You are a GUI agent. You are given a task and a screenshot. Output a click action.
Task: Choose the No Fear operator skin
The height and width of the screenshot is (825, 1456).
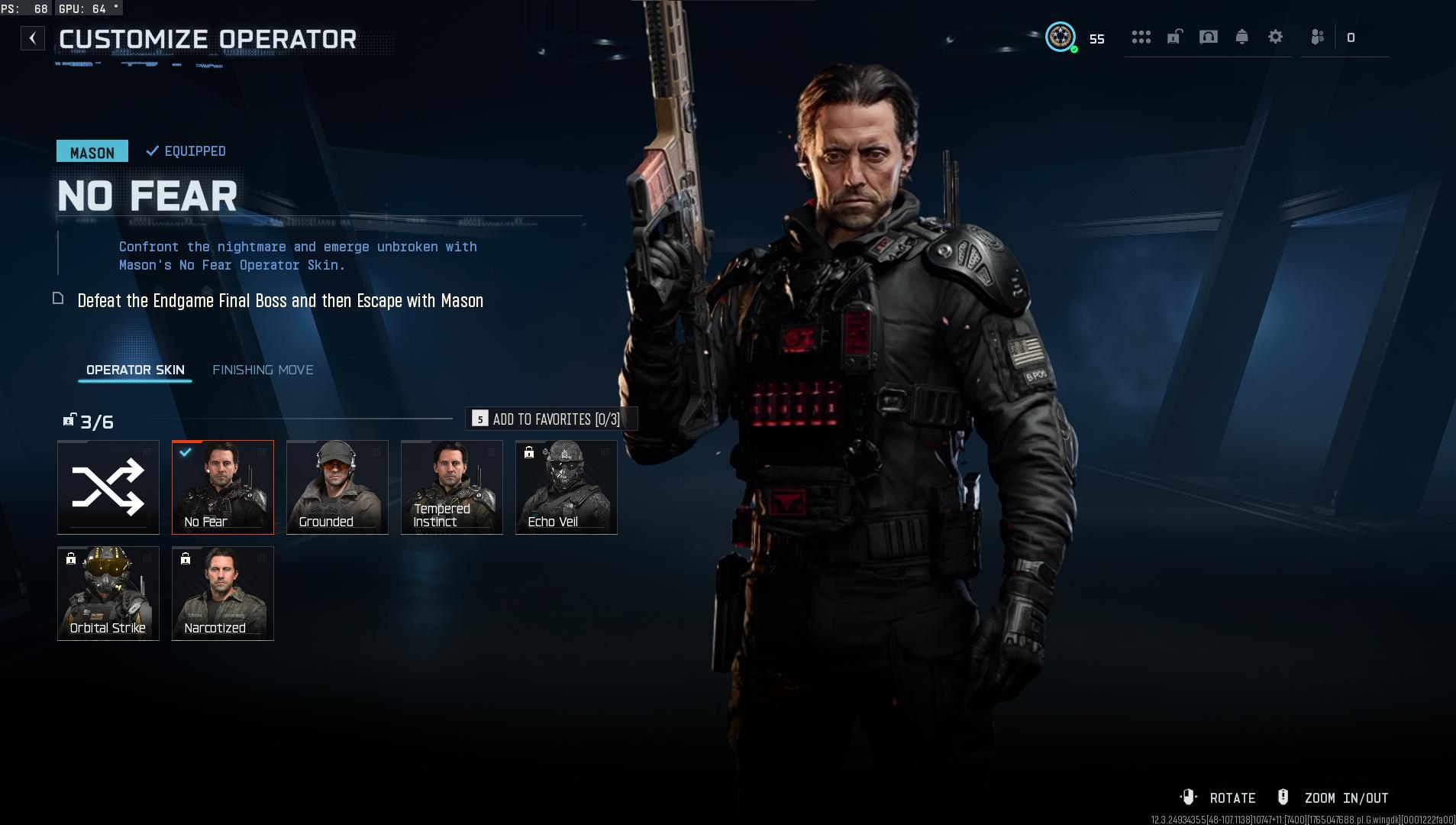pos(223,487)
